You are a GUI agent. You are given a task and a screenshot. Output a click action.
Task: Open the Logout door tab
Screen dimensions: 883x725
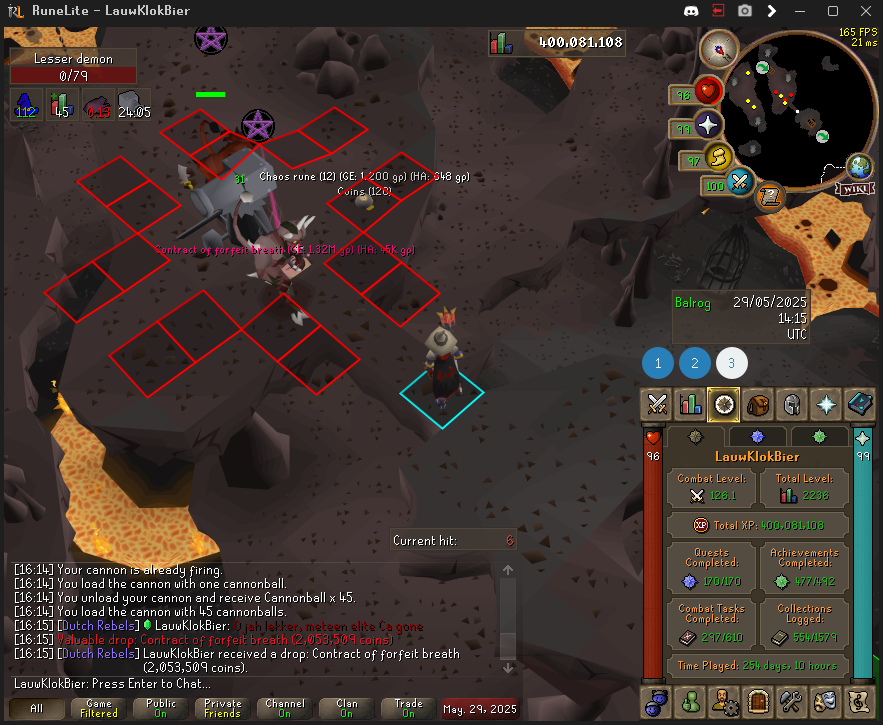coord(757,700)
